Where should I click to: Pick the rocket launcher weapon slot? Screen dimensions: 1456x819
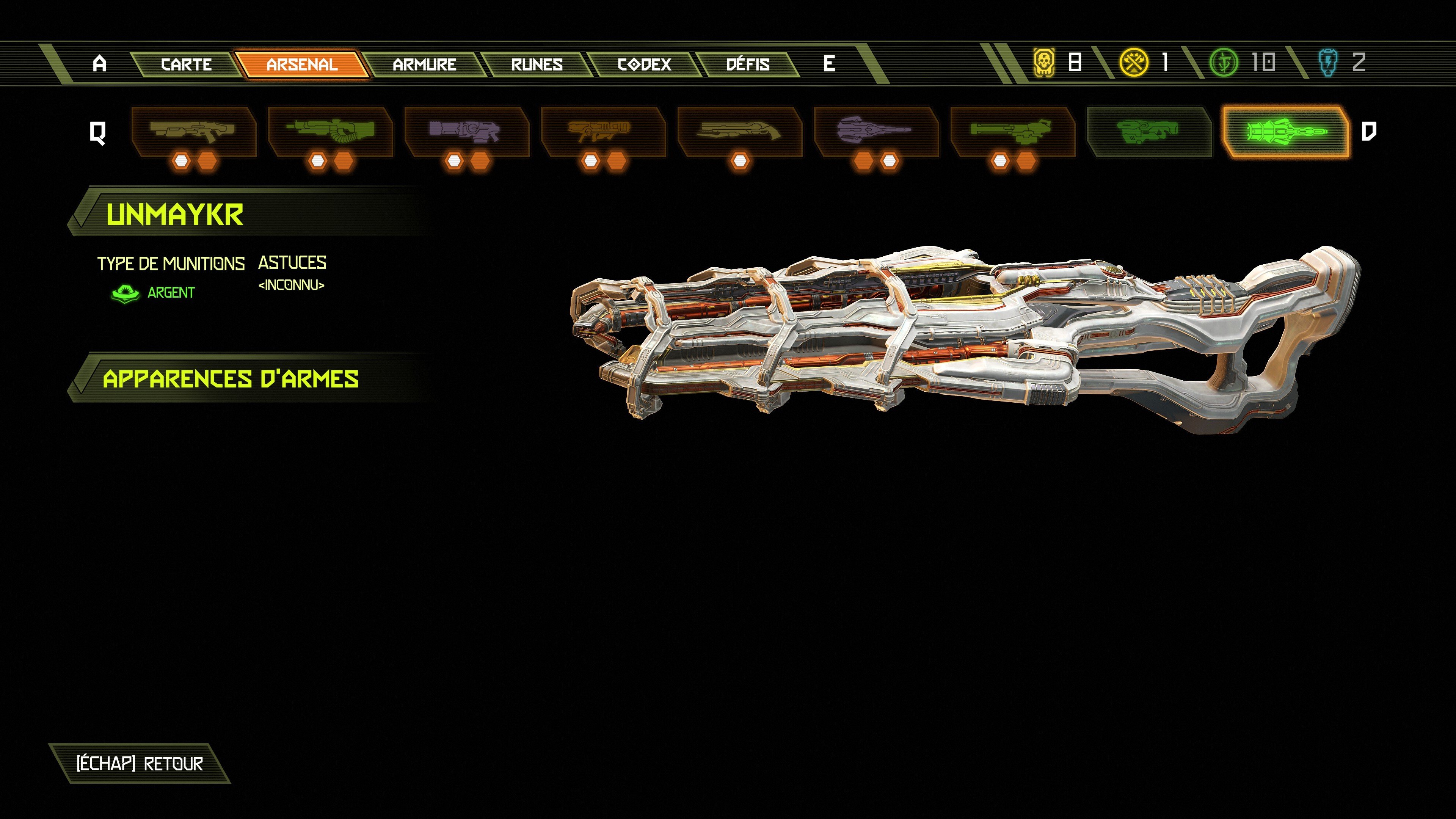[x=603, y=131]
